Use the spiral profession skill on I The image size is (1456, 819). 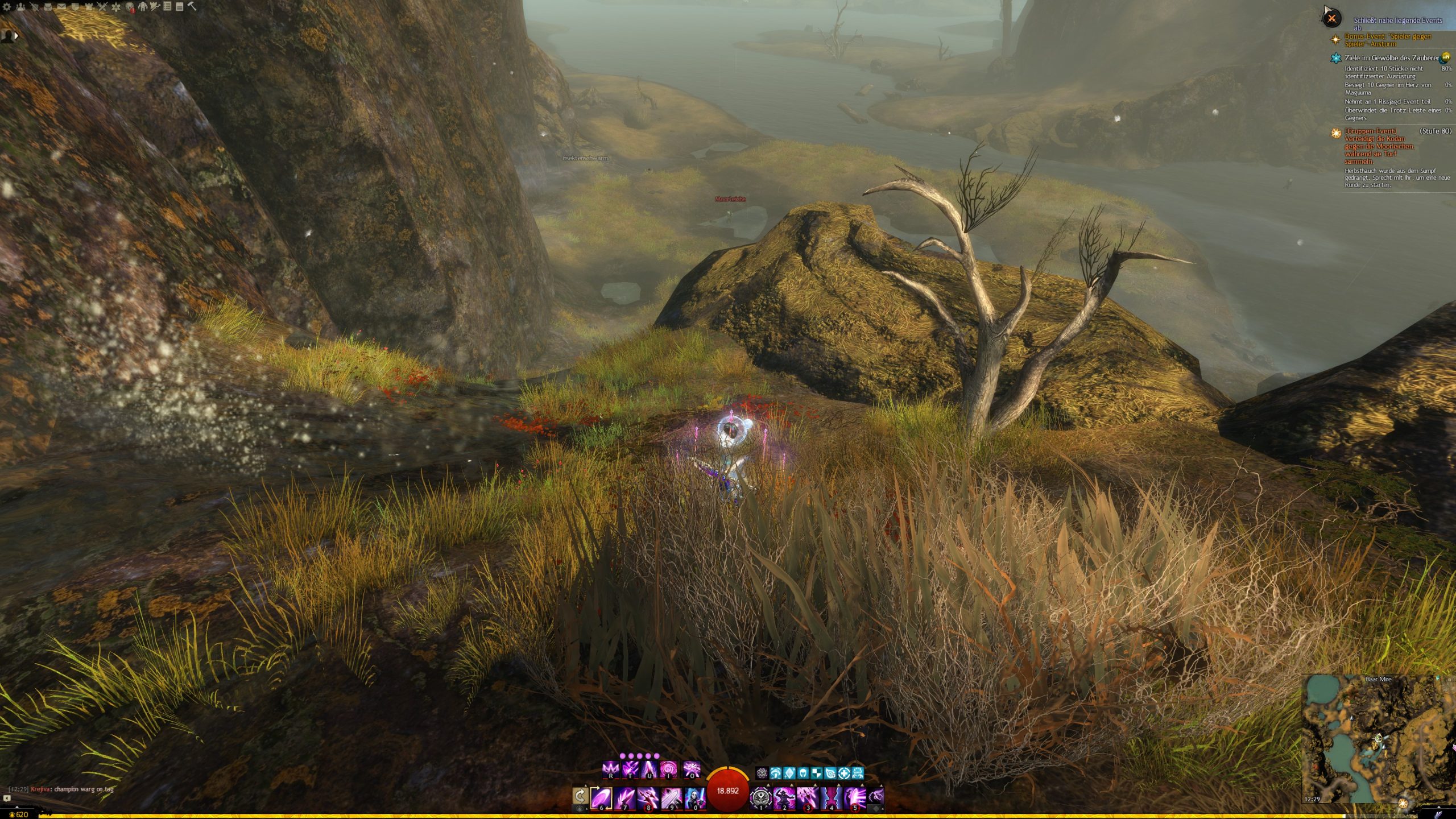669,770
